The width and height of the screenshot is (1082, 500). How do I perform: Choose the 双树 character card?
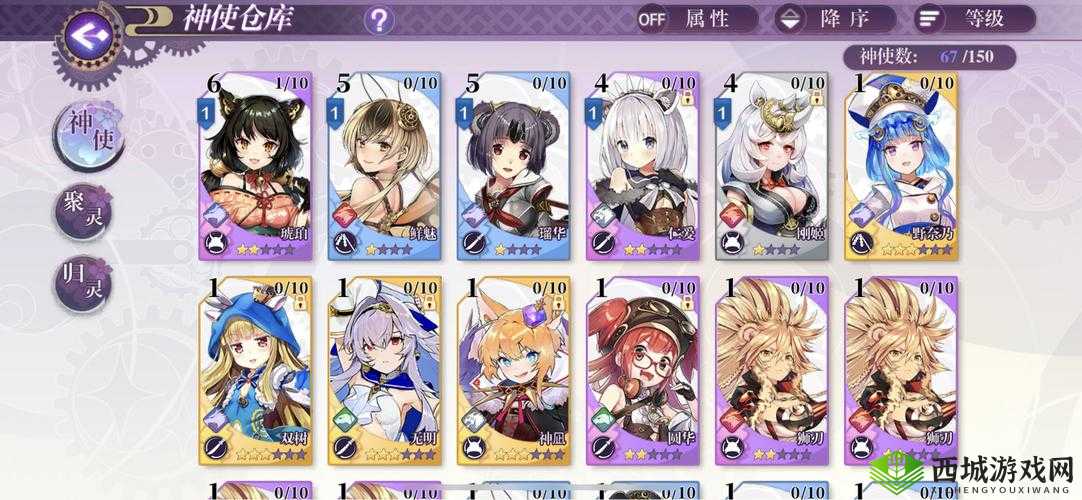pos(256,370)
